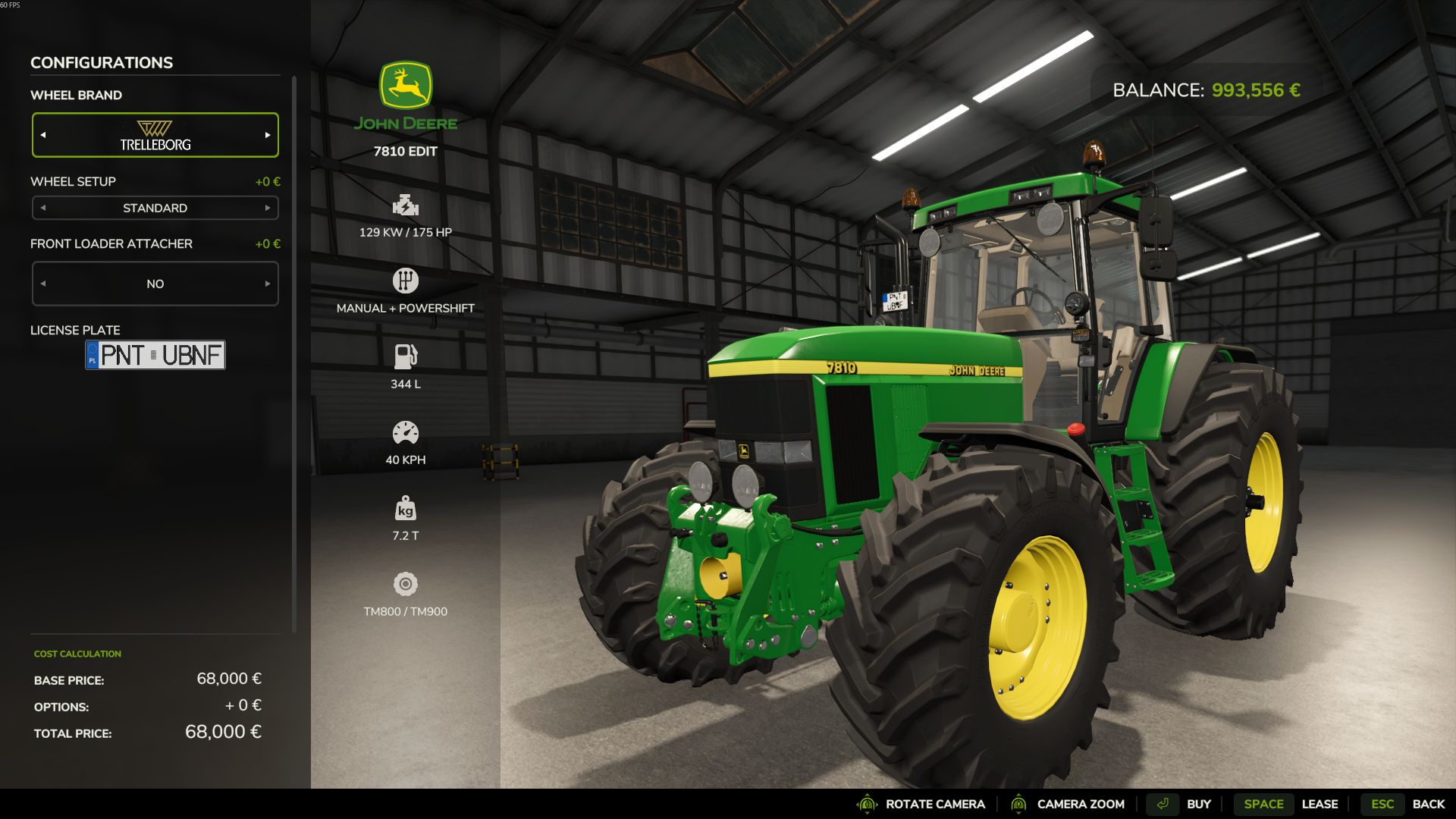
Task: Click the Cost Calculation section label
Action: [x=77, y=653]
